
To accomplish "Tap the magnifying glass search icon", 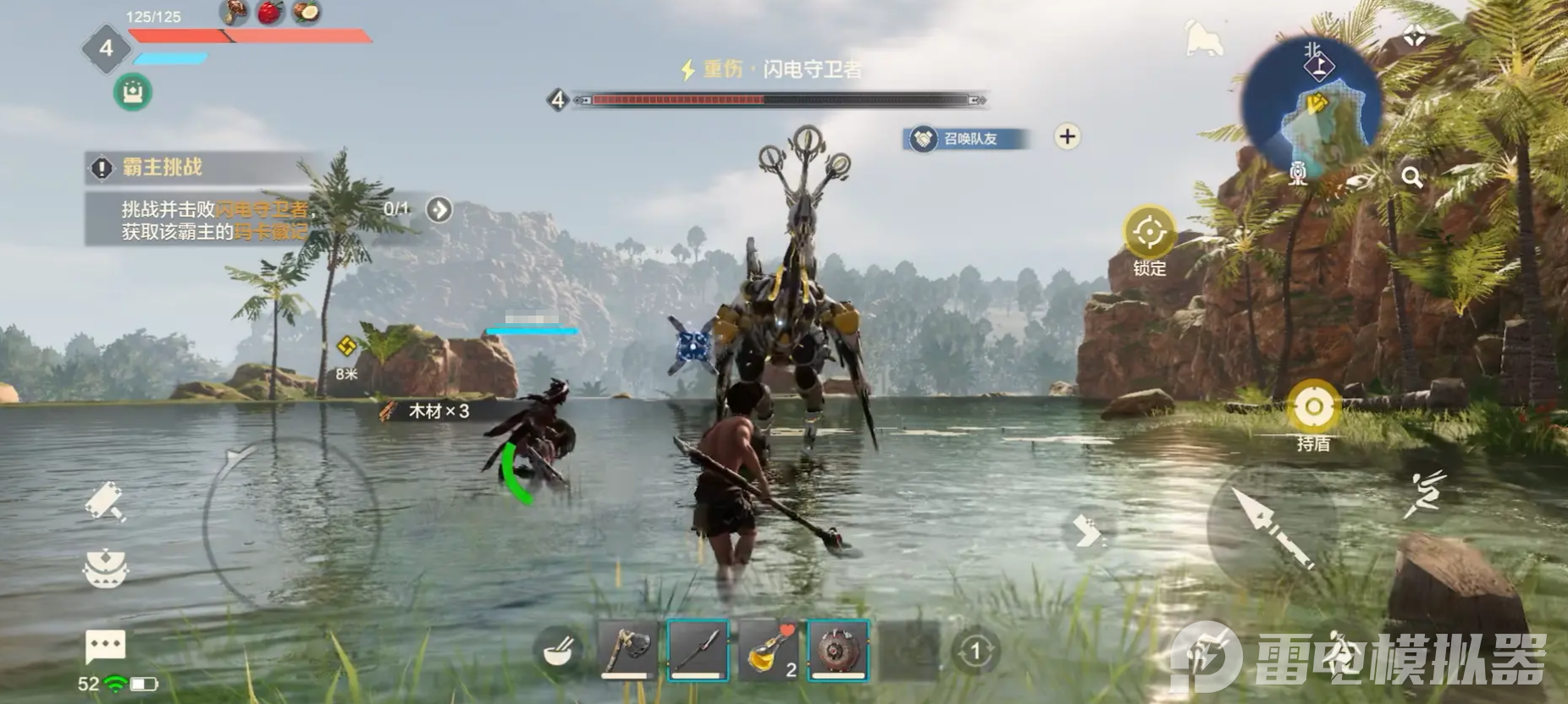I will click(x=1411, y=177).
